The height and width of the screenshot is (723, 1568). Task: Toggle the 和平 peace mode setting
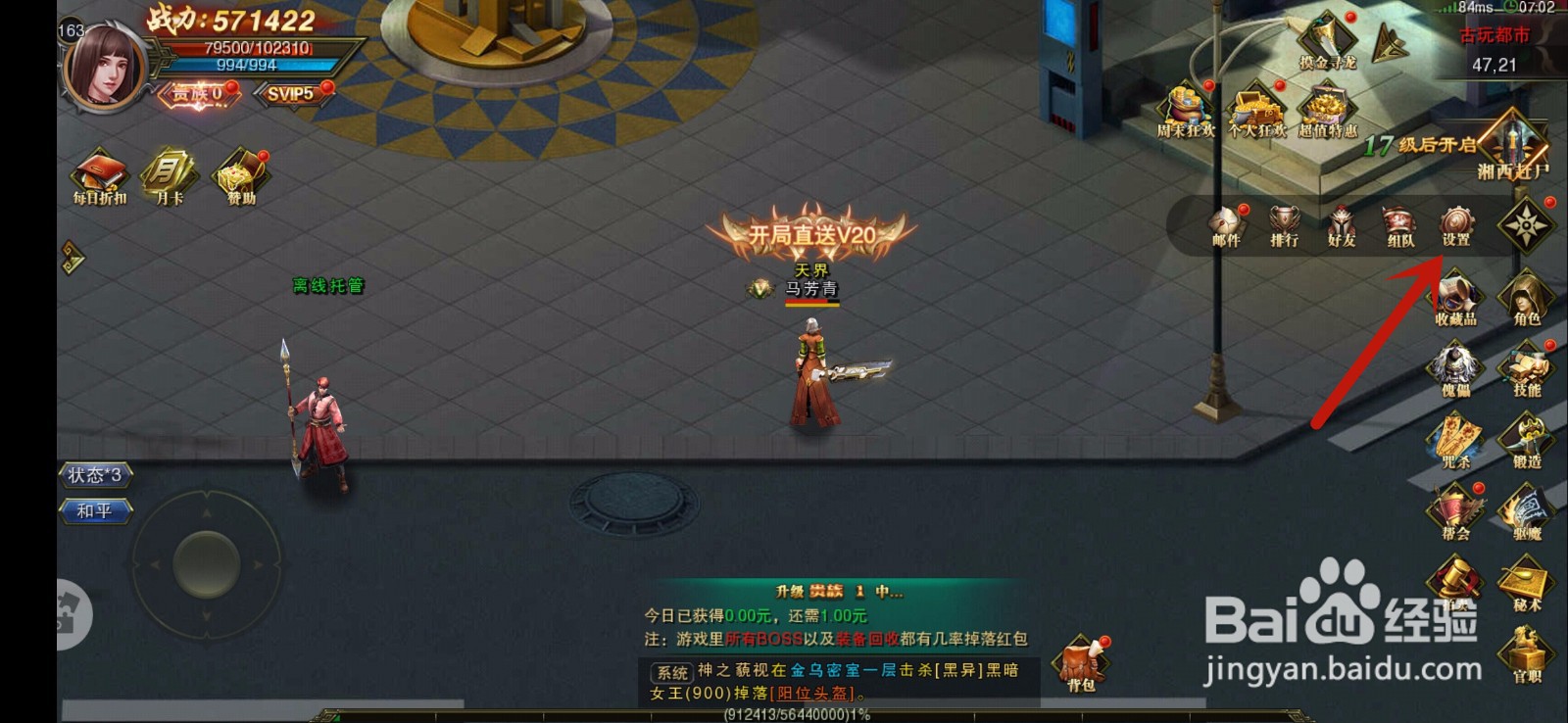tap(95, 510)
